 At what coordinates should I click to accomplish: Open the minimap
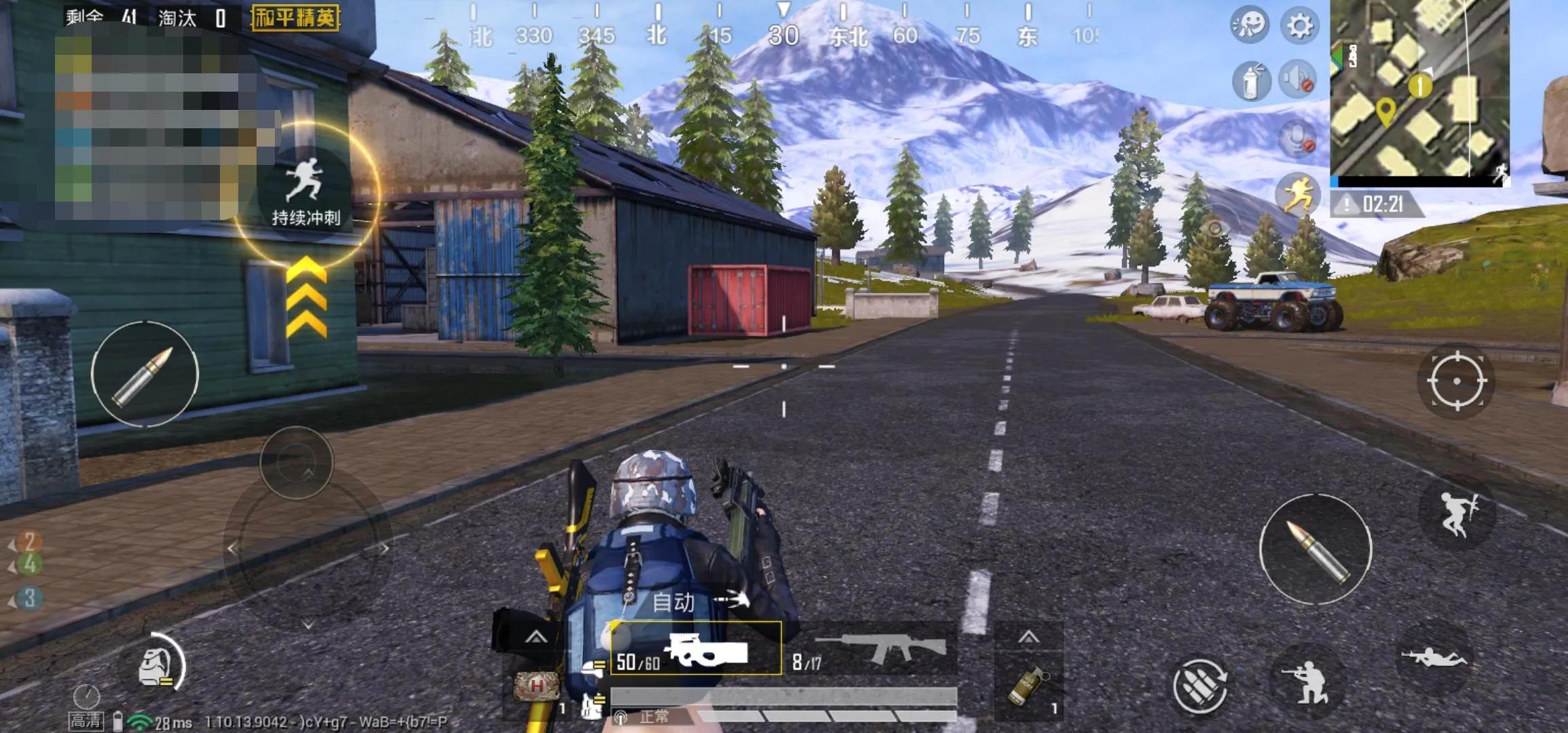[1419, 88]
